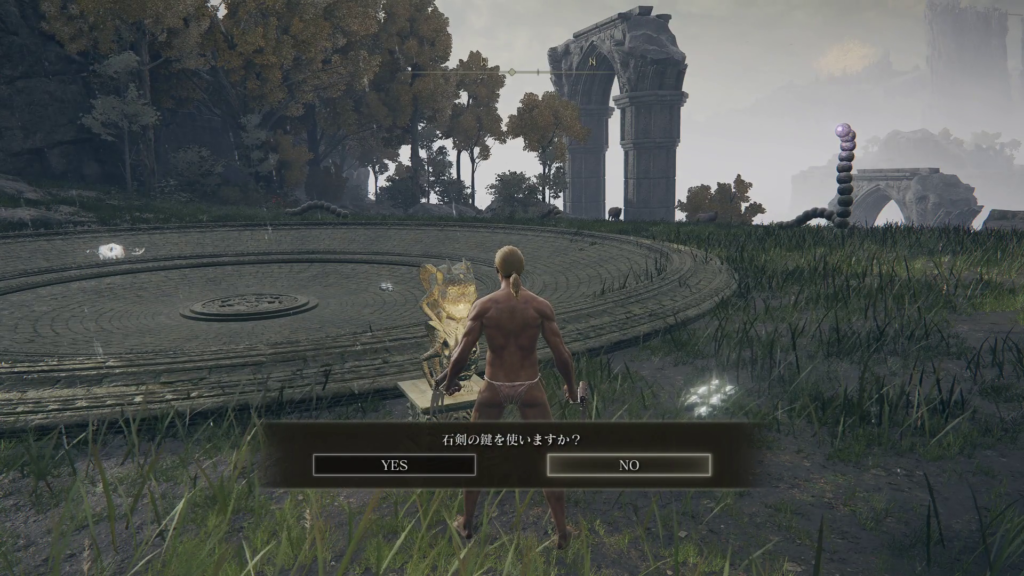Choose YES to use the Stonesword Key
This screenshot has width=1024, height=576.
[x=394, y=465]
